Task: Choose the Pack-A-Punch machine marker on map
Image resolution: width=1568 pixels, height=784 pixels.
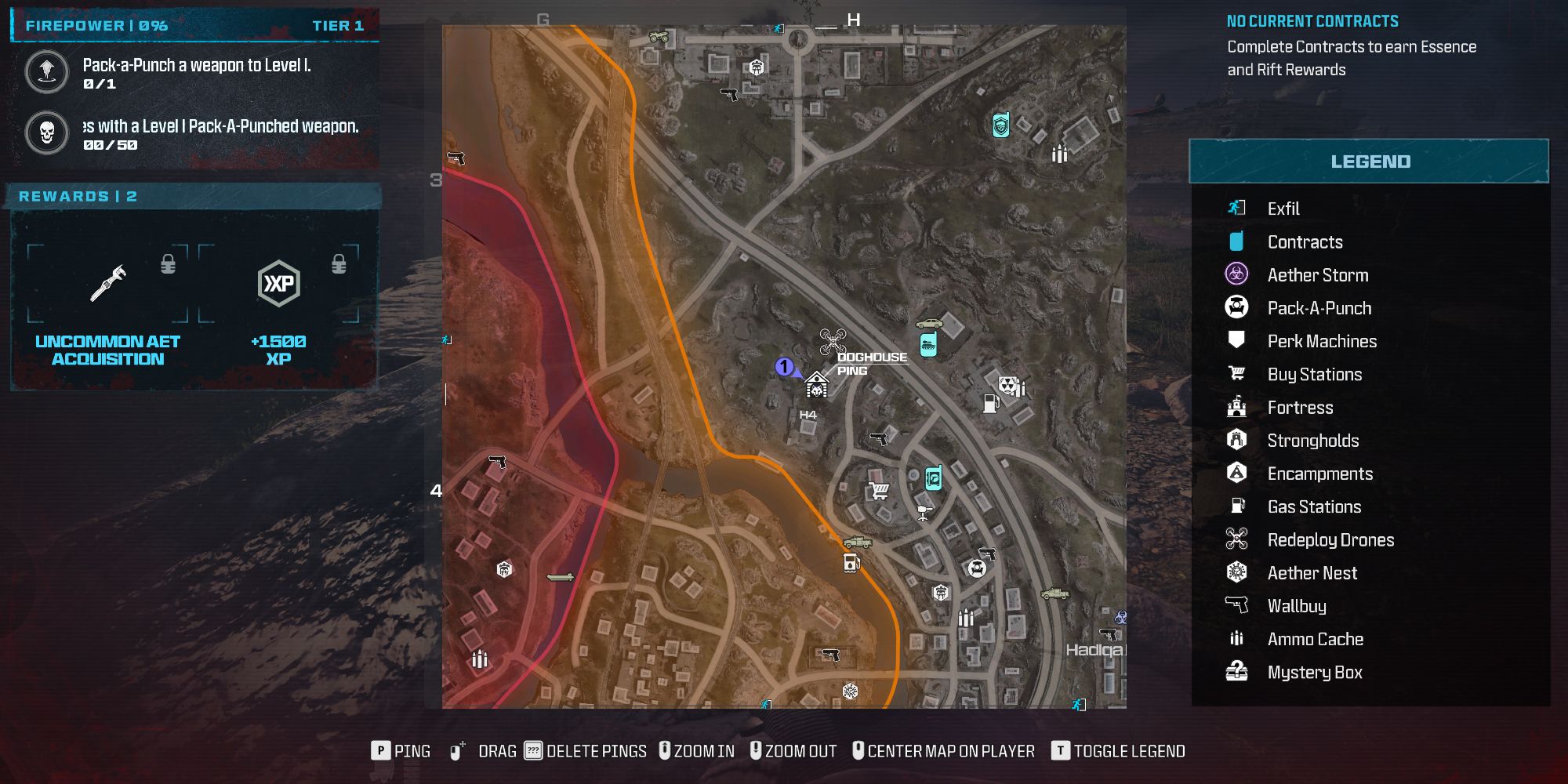Action: click(976, 568)
